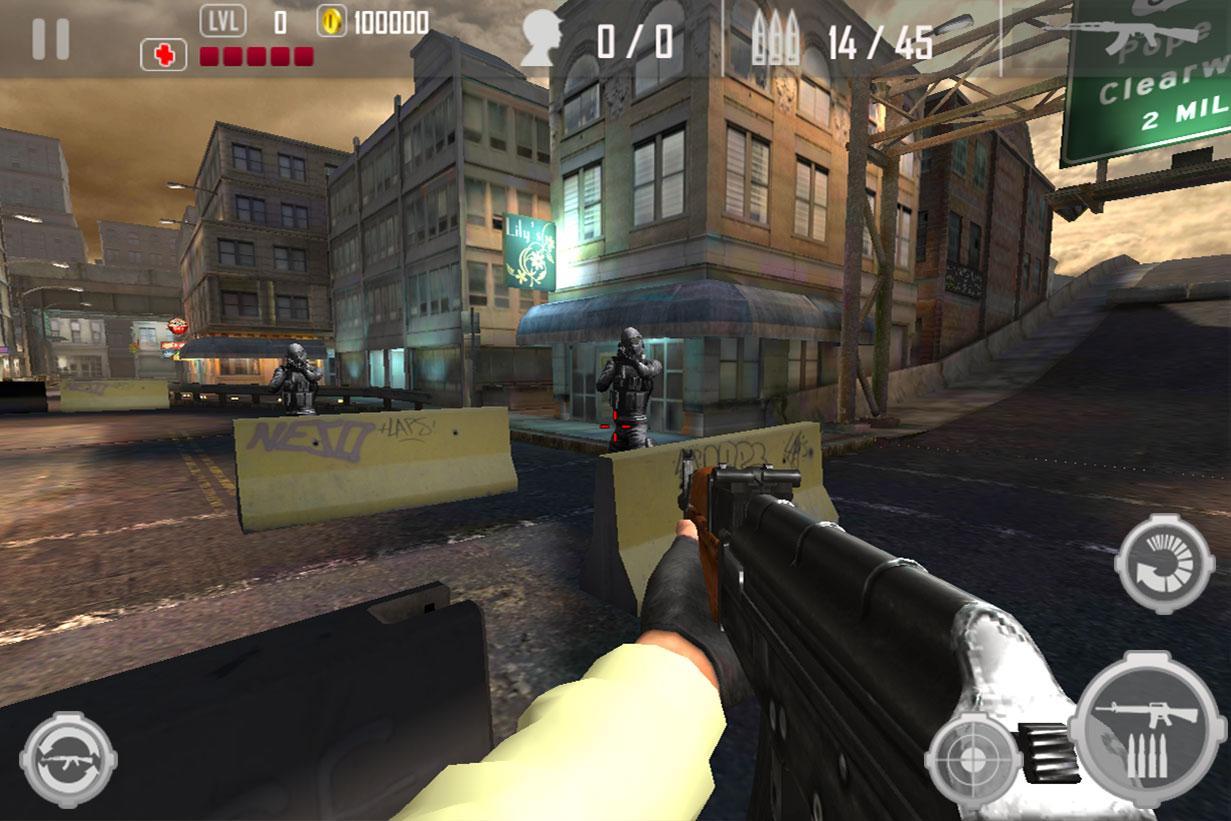Pause the game

pyautogui.click(x=50, y=38)
